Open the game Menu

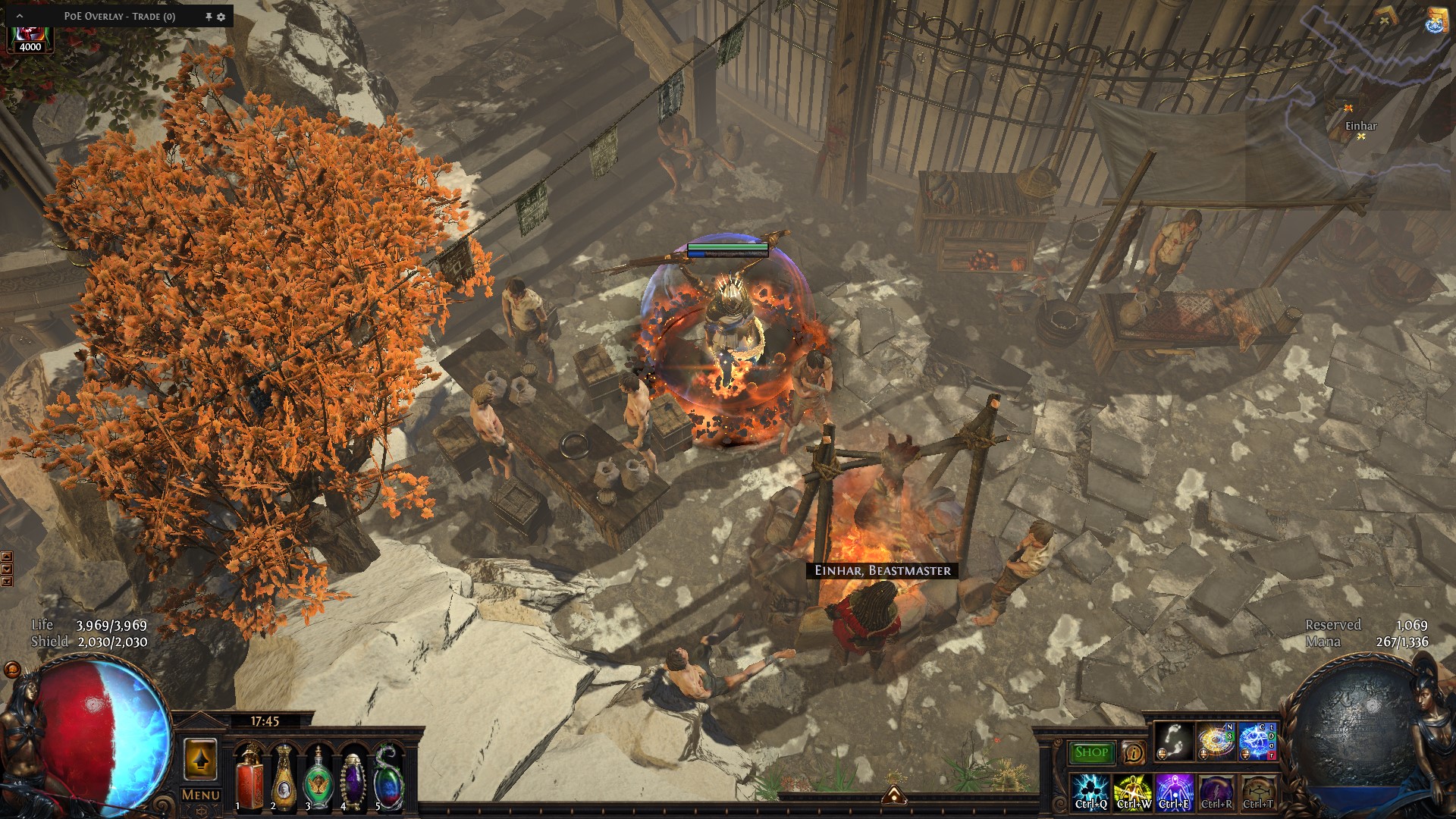(201, 795)
